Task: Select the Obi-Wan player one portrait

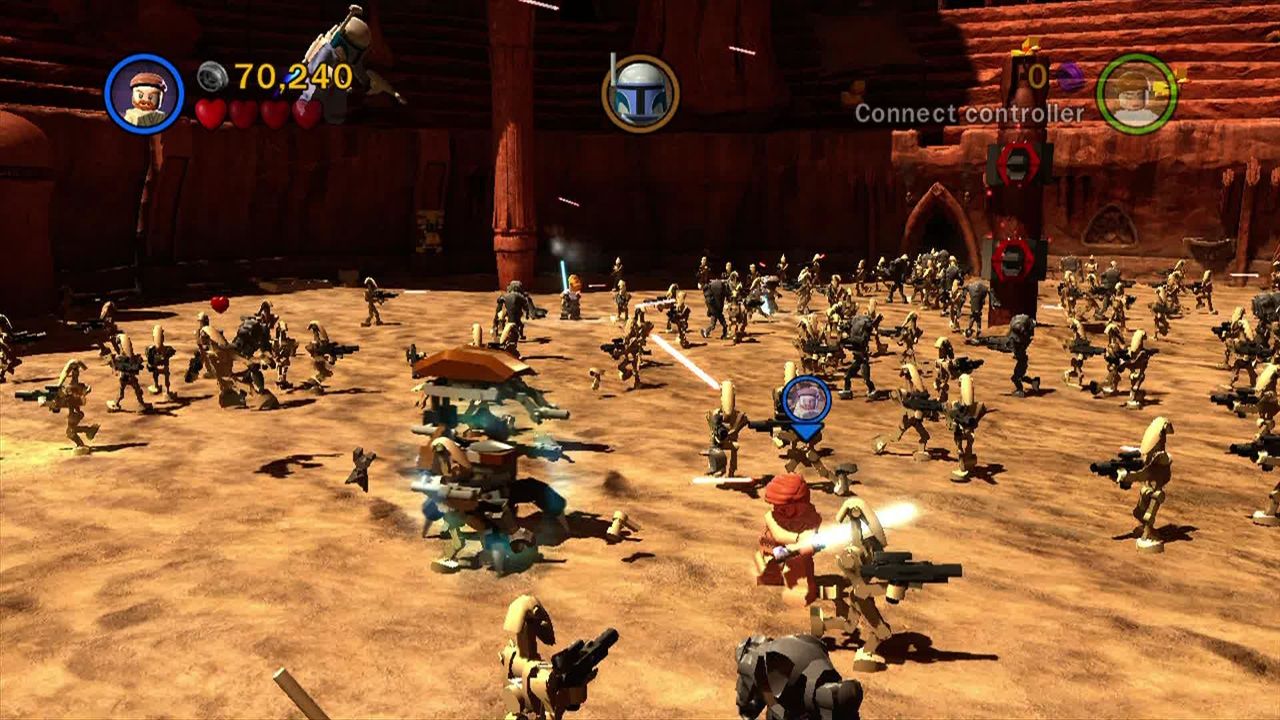Action: coord(144,93)
